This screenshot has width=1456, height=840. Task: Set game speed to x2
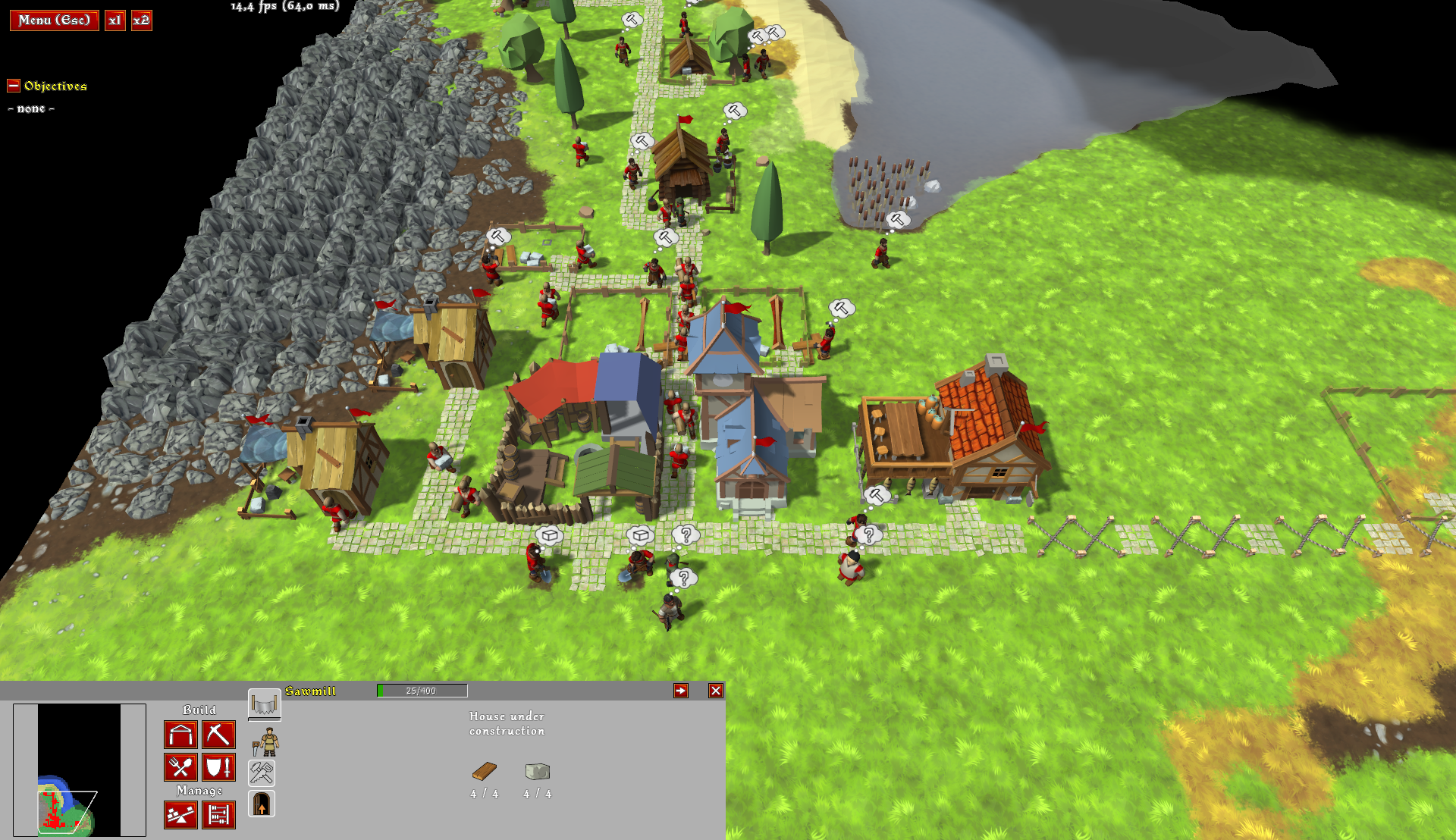pyautogui.click(x=141, y=20)
